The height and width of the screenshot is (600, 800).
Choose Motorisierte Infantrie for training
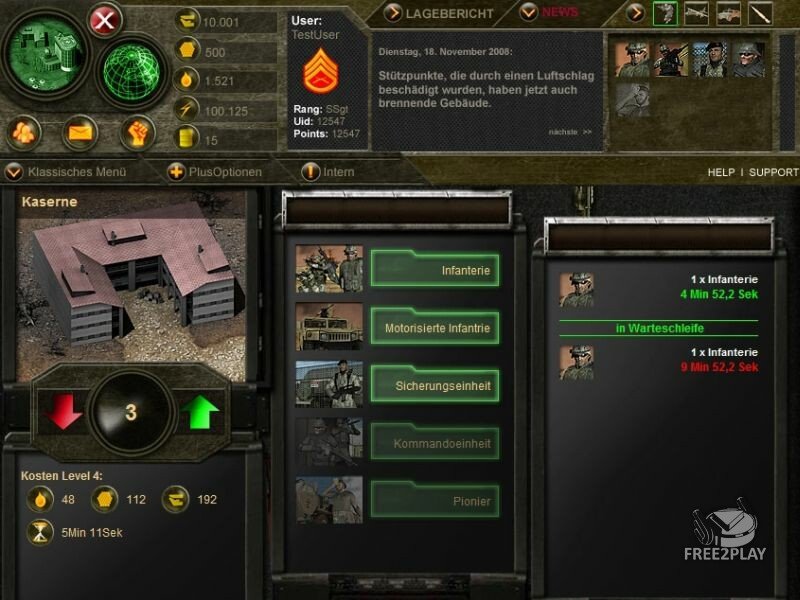[x=435, y=327]
